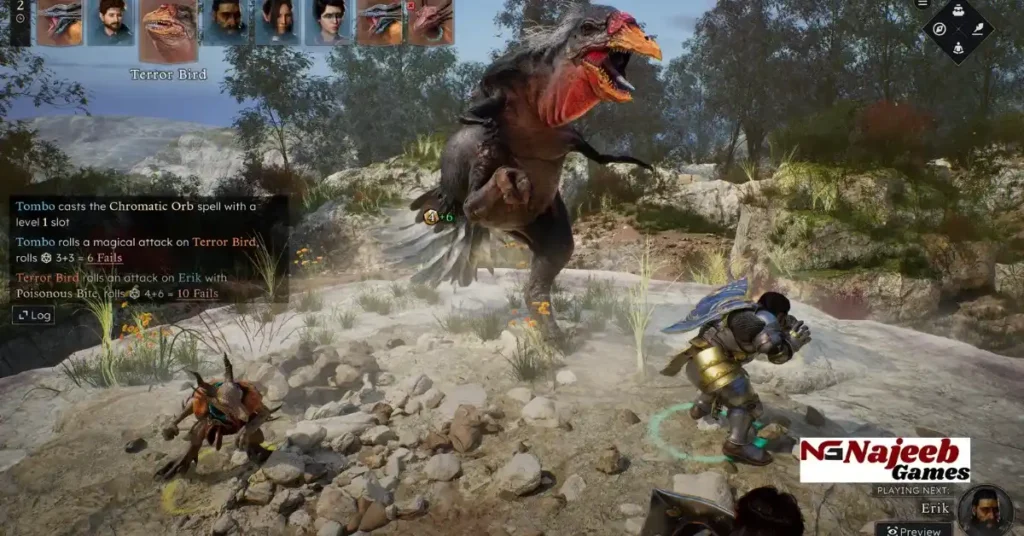Click the Preview button for next turn

click(x=914, y=530)
